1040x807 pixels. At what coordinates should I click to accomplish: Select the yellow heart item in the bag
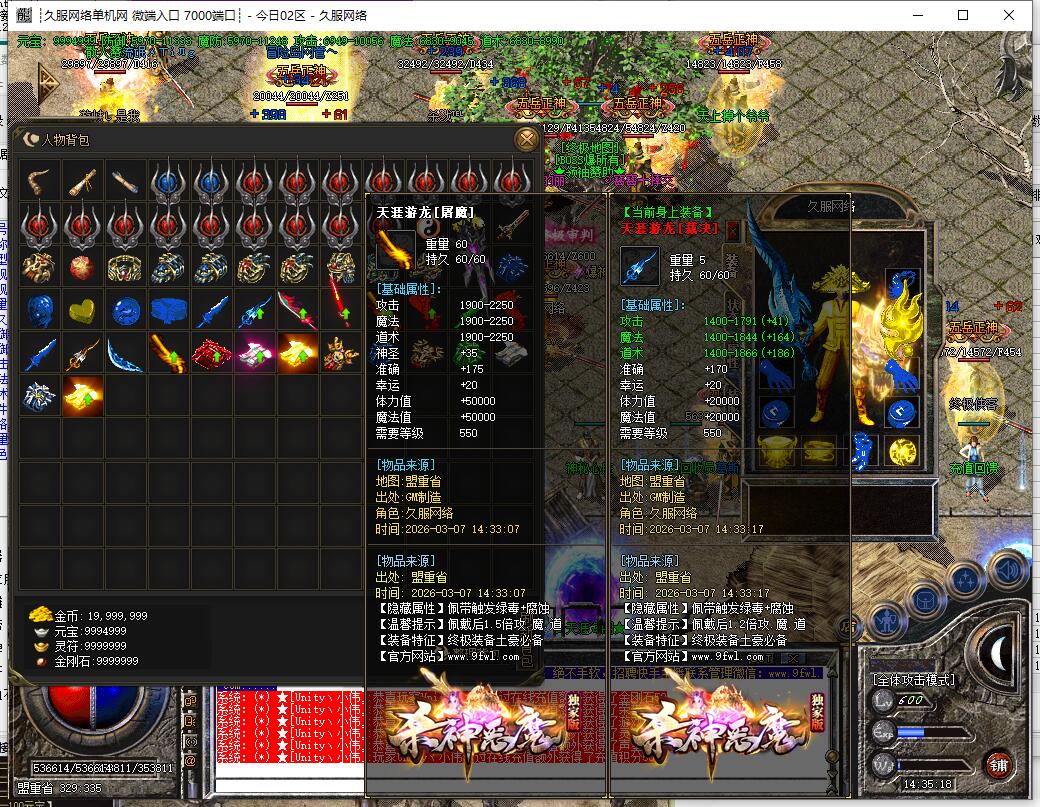click(x=83, y=311)
